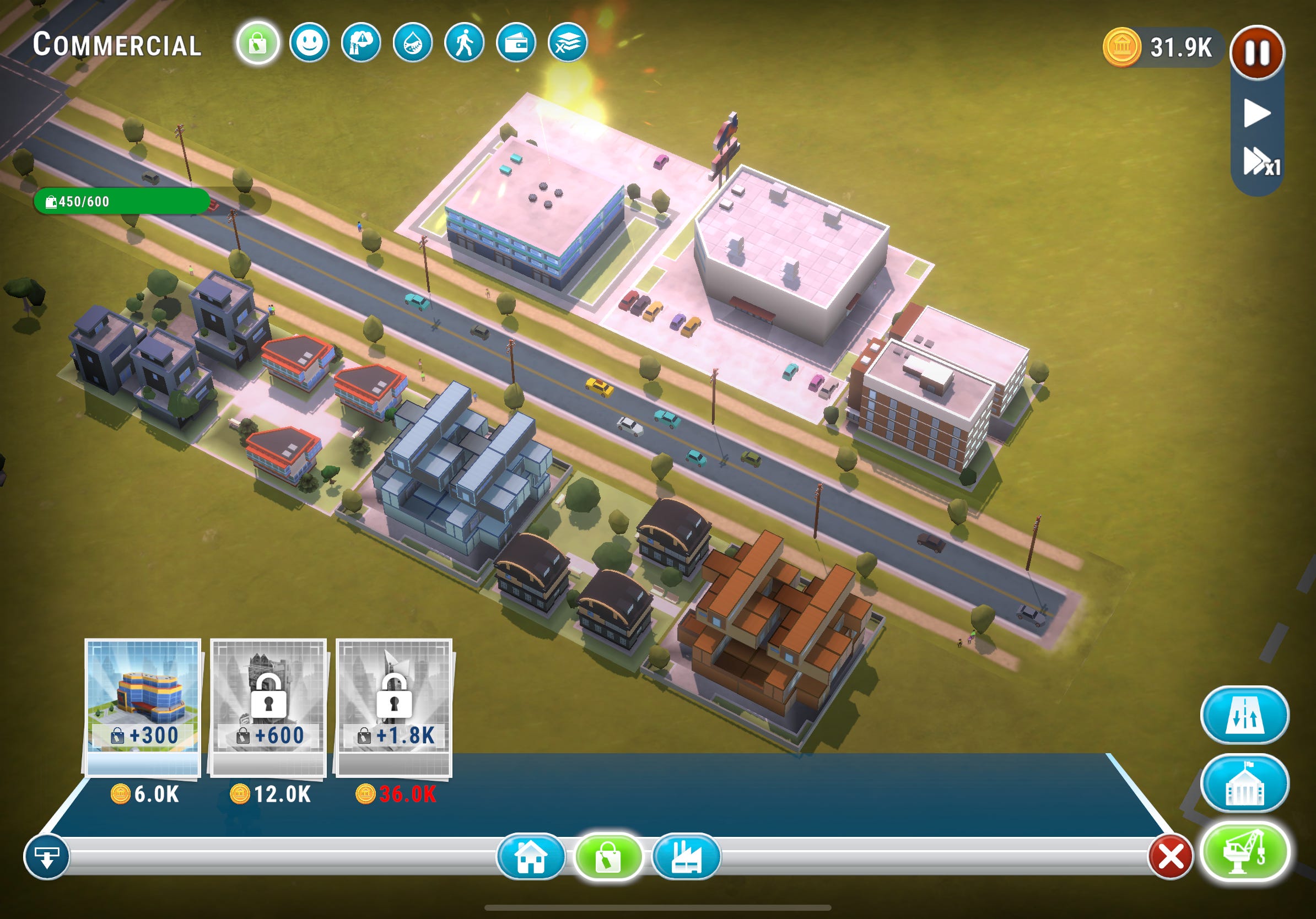This screenshot has width=1316, height=919.
Task: View the pedestrian traffic overlay
Action: click(x=466, y=45)
